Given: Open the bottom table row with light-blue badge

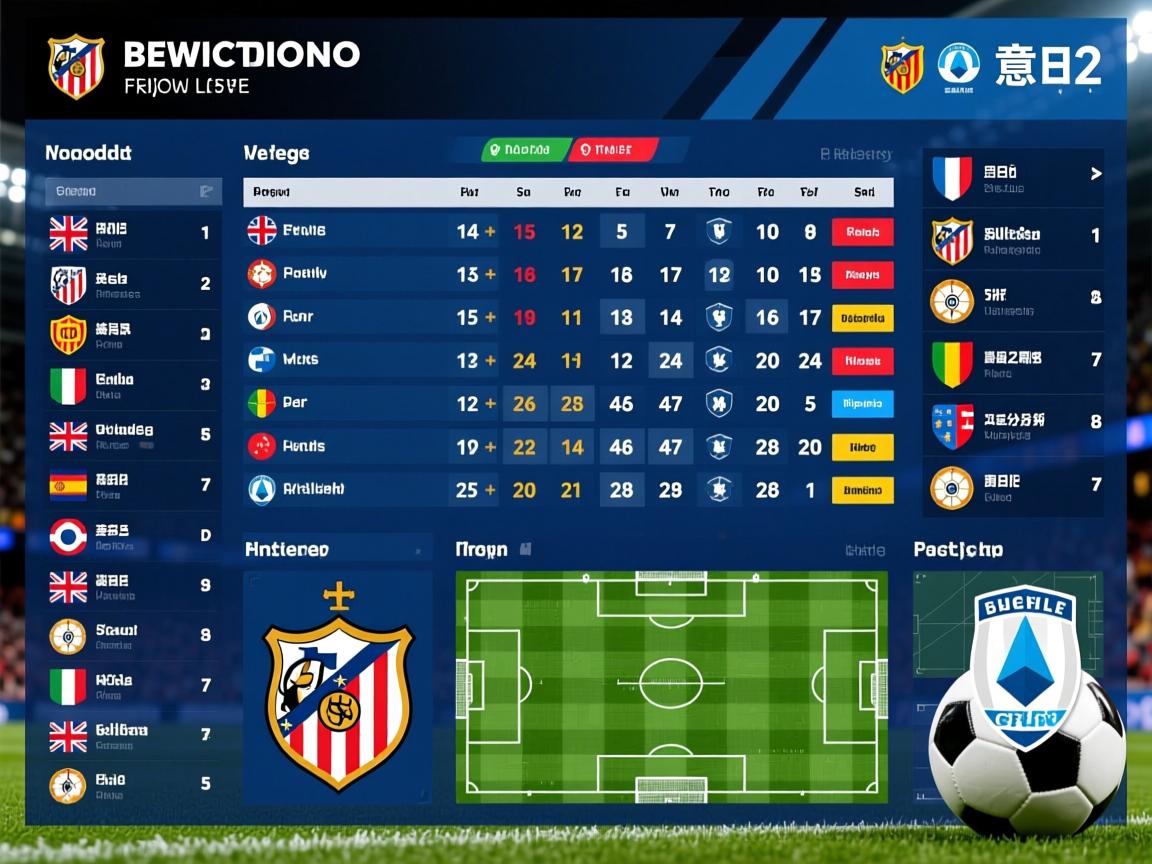Looking at the screenshot, I should click(x=567, y=490).
